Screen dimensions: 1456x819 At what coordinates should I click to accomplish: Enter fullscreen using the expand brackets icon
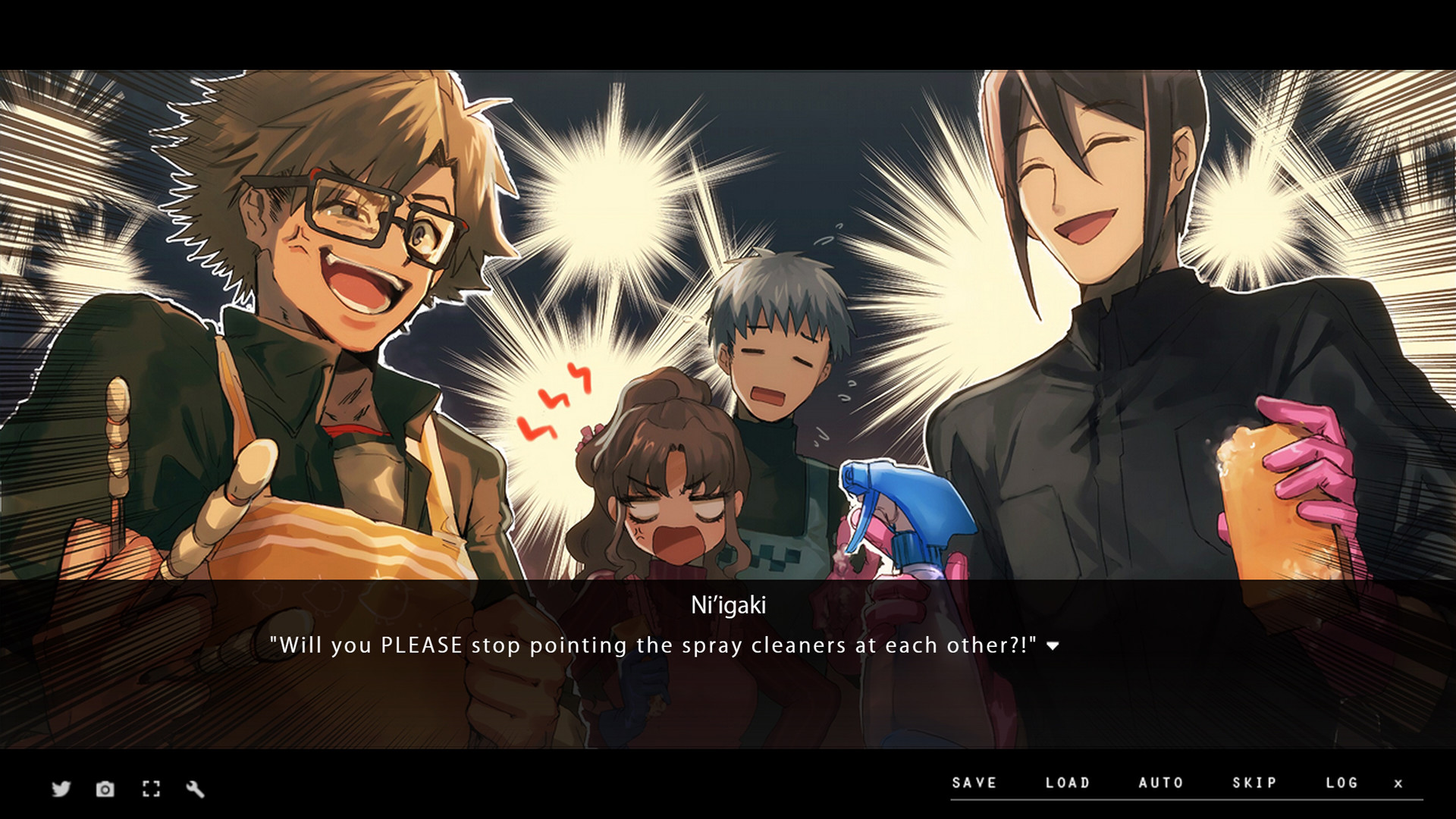click(151, 789)
